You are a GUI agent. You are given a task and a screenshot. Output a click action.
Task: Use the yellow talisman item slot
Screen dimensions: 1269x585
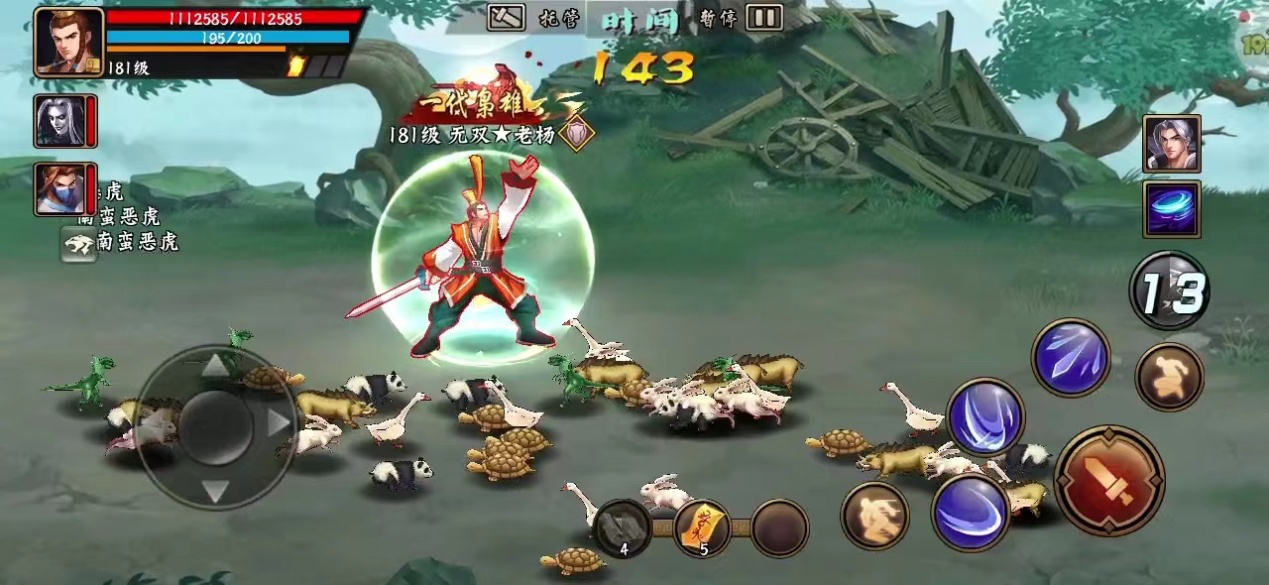702,526
